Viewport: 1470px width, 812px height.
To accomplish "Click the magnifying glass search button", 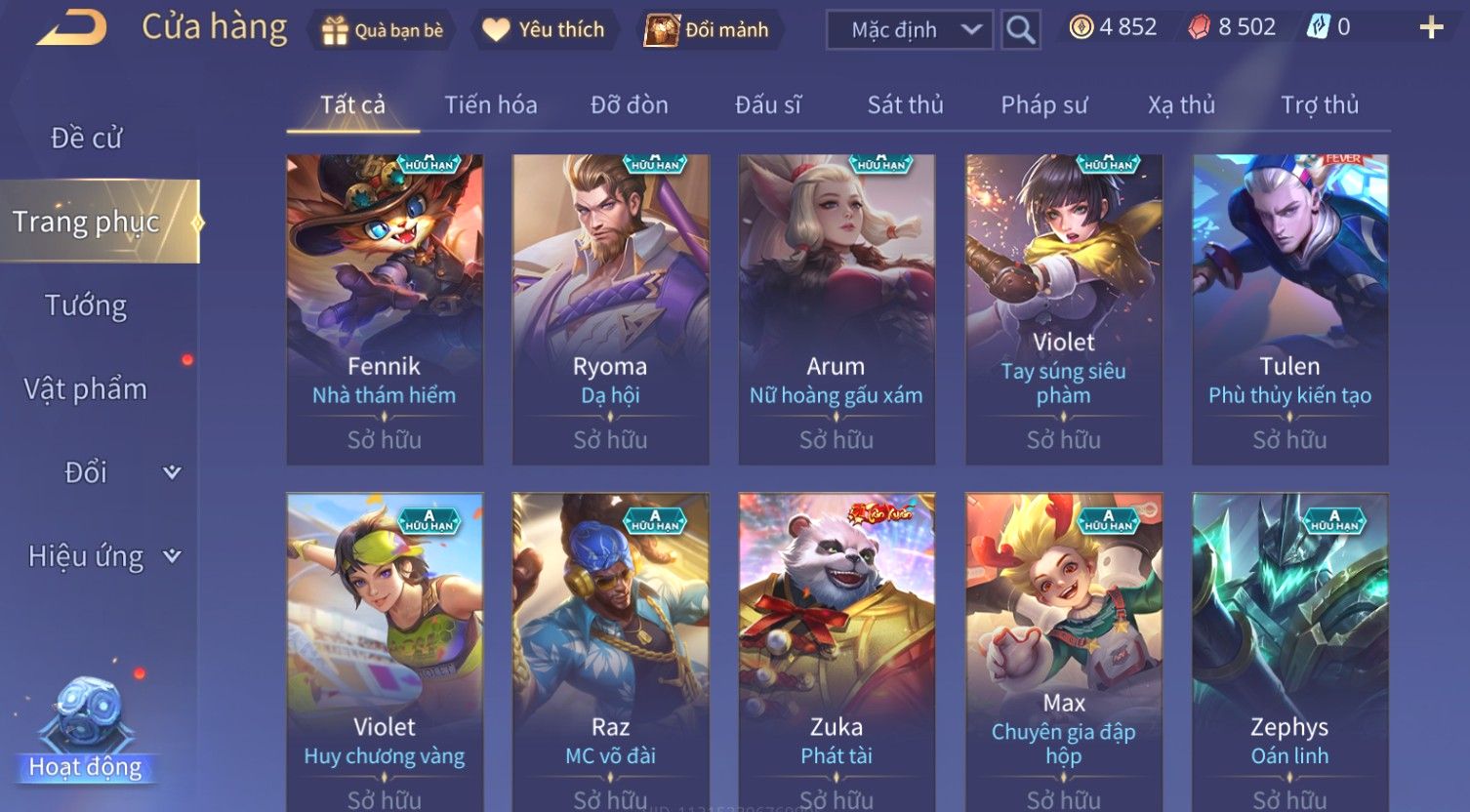I will [1020, 30].
